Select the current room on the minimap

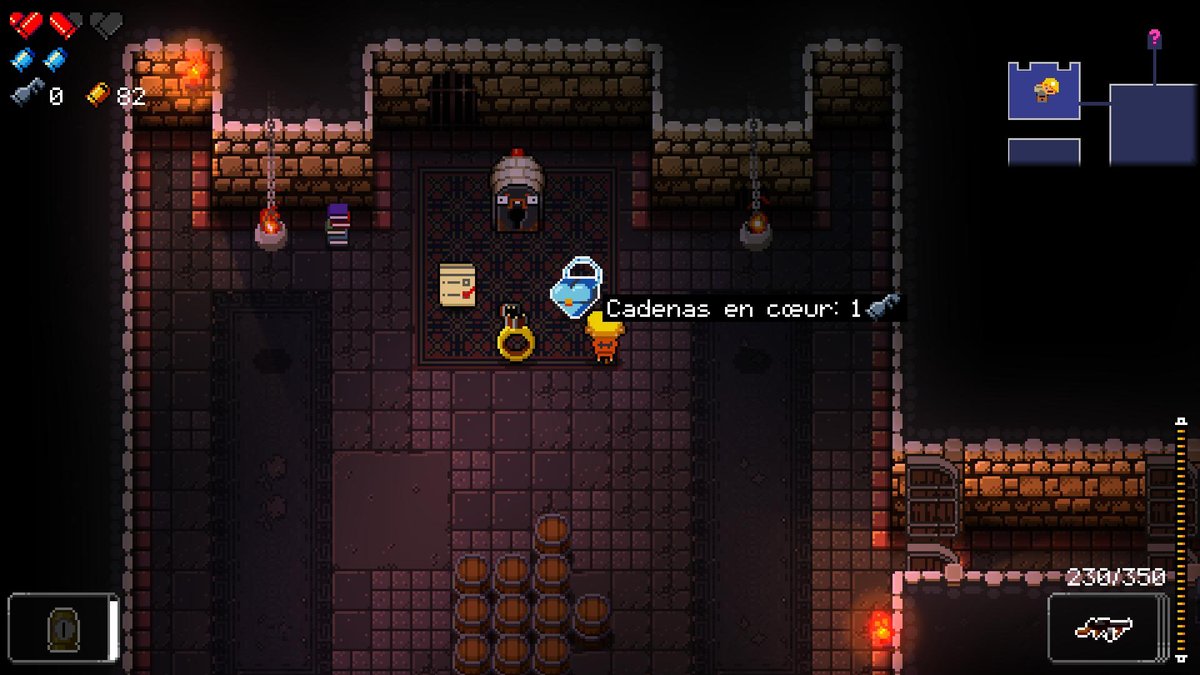pyautogui.click(x=1043, y=91)
